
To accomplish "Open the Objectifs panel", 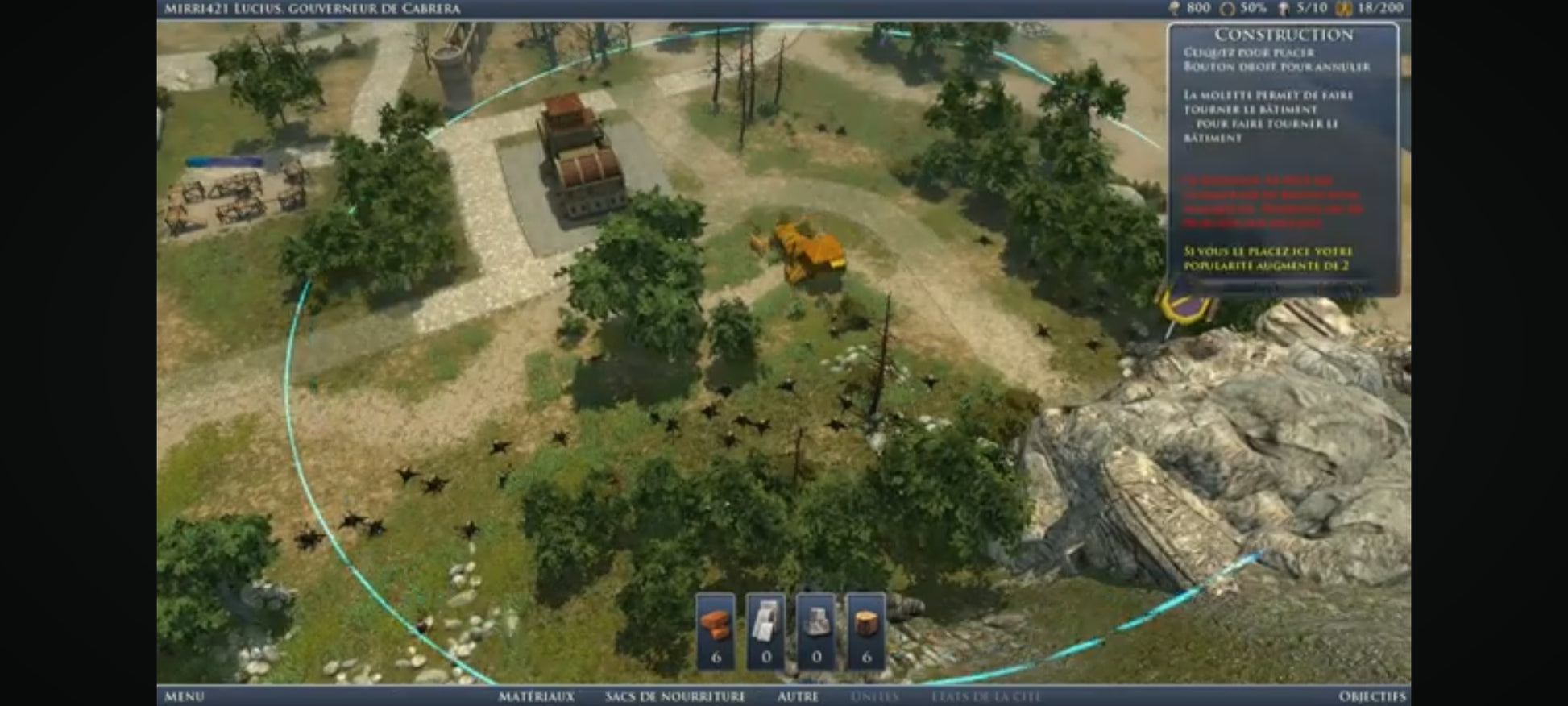I will tap(1371, 696).
